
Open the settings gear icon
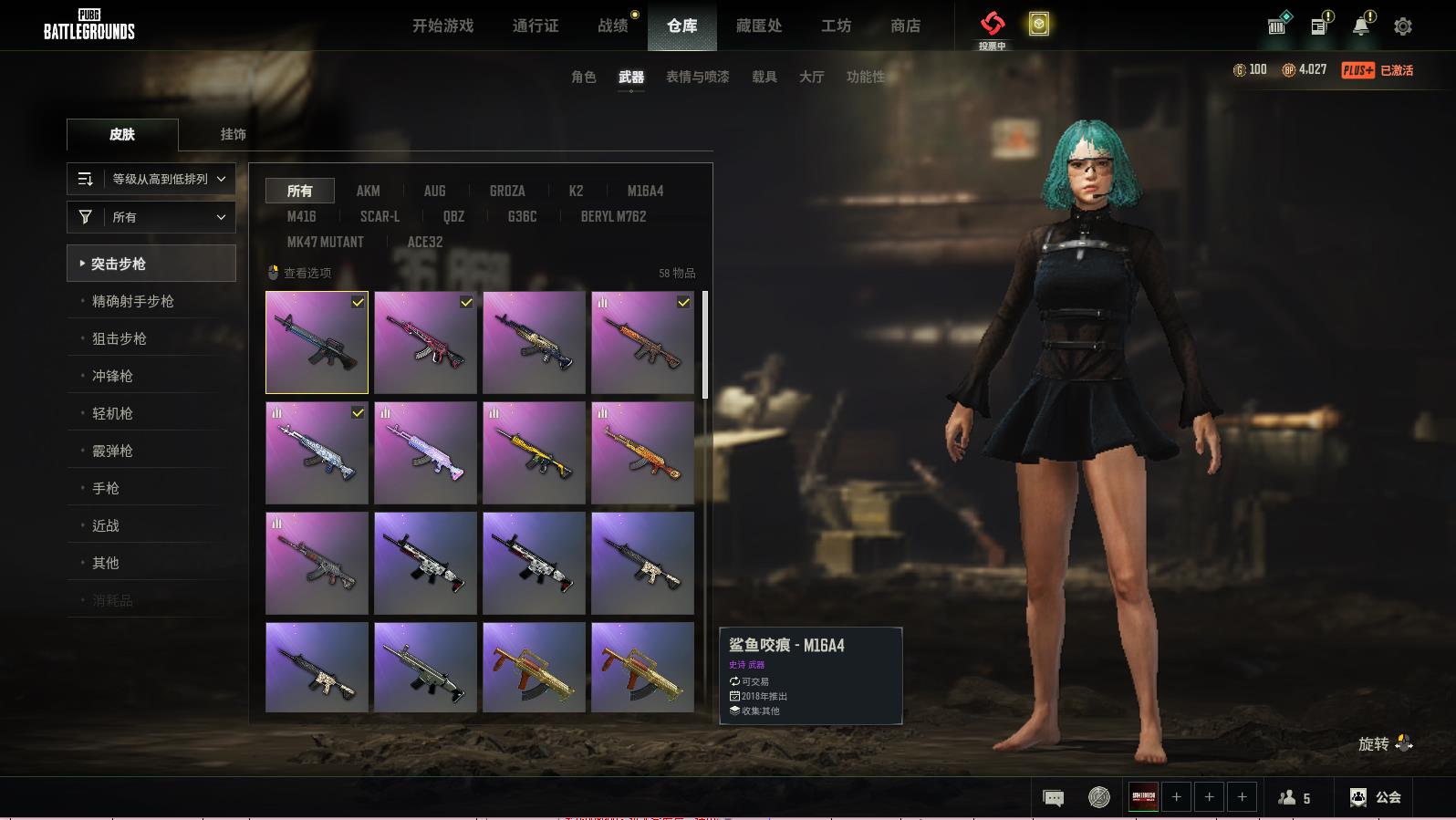1403,26
